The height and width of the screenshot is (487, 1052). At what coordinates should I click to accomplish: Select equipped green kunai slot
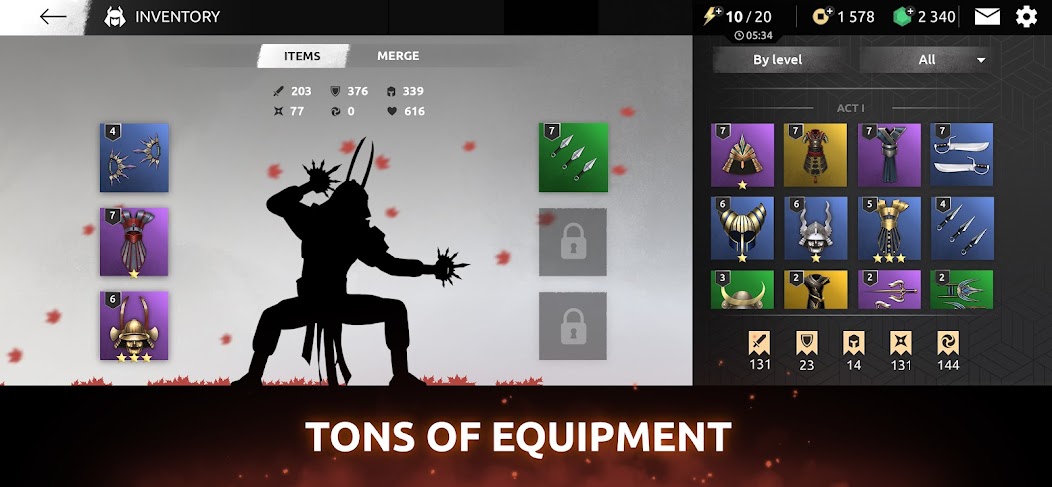point(573,158)
